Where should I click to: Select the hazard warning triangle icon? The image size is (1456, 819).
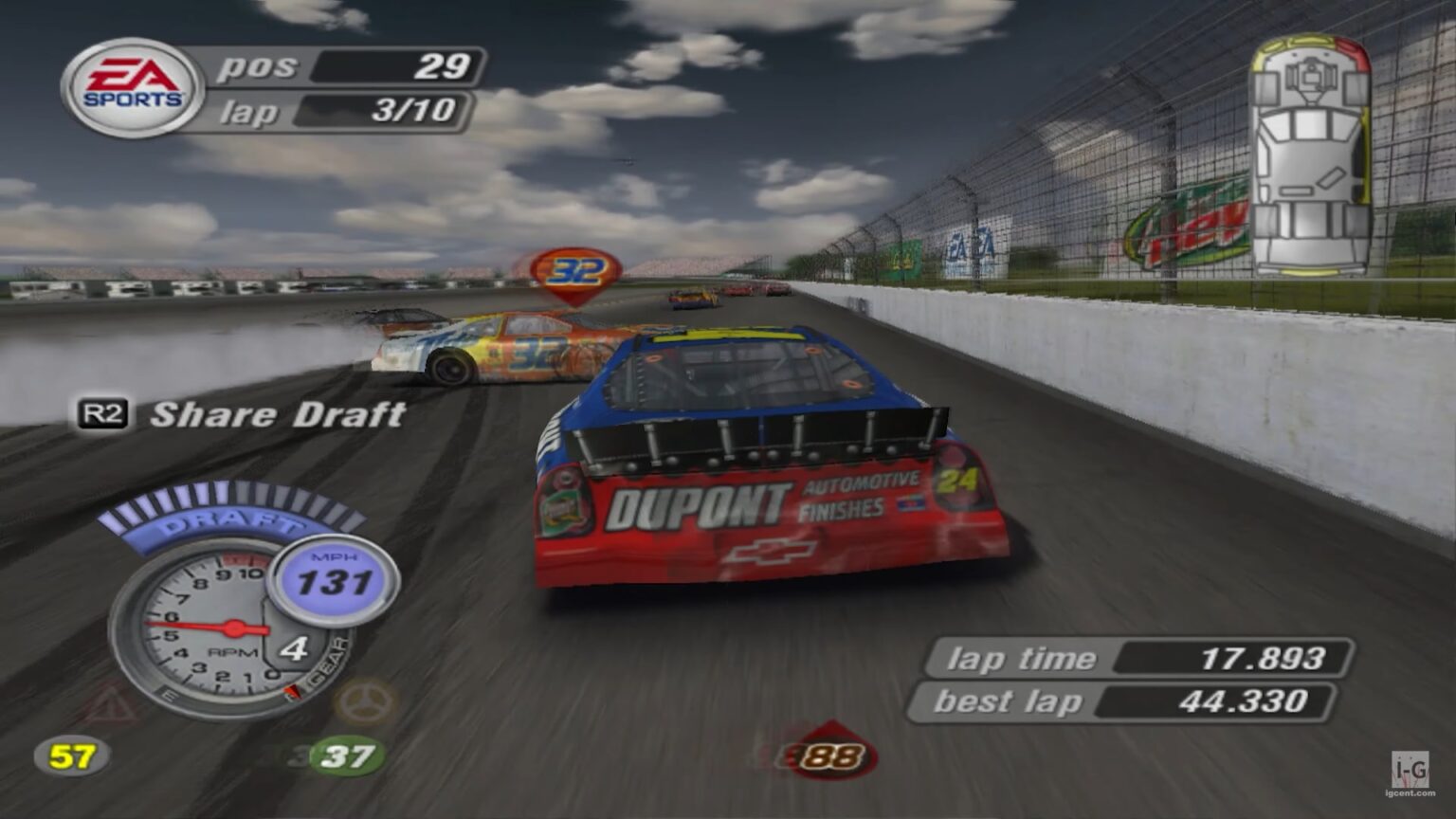coord(104,702)
